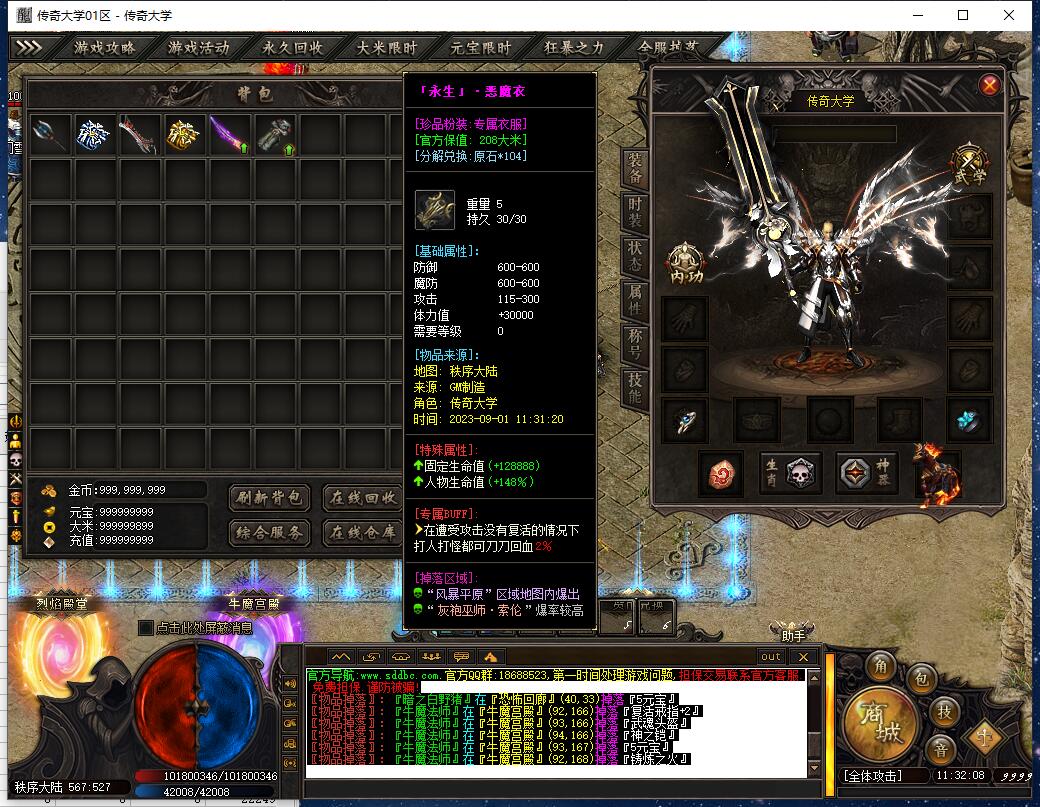Open the 游戏攻略 game guide menu
1040x807 pixels.
104,47
